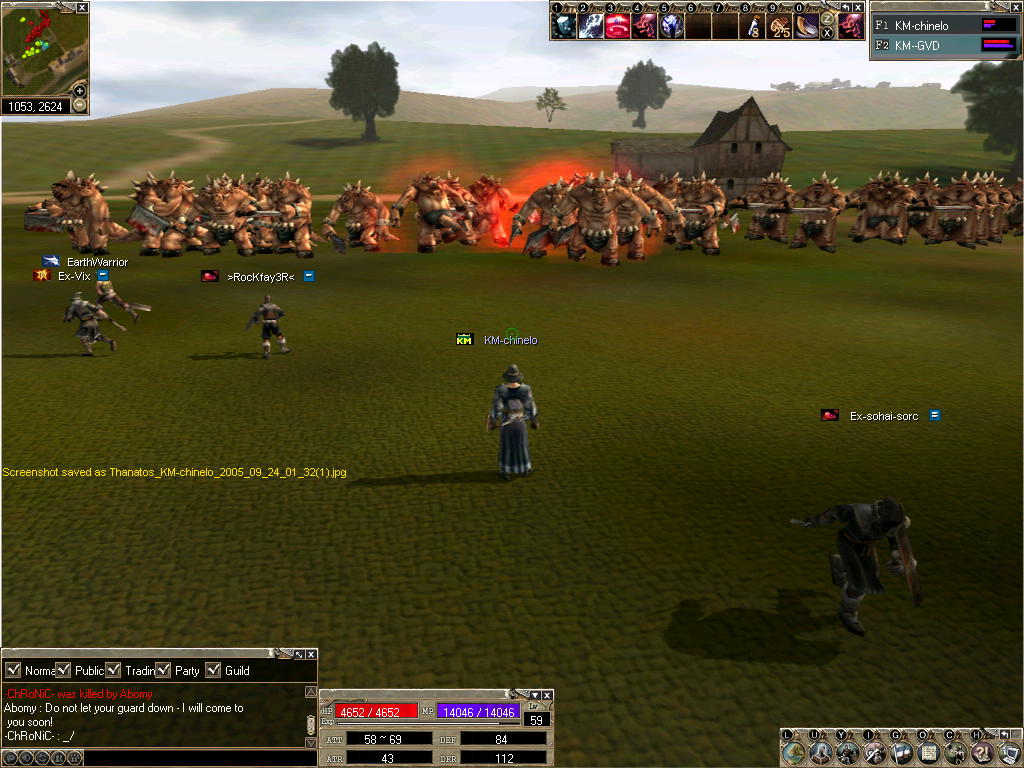This screenshot has height=768, width=1024.
Task: Activate the lightning skill in hotbar slot 2
Action: pyautogui.click(x=591, y=26)
